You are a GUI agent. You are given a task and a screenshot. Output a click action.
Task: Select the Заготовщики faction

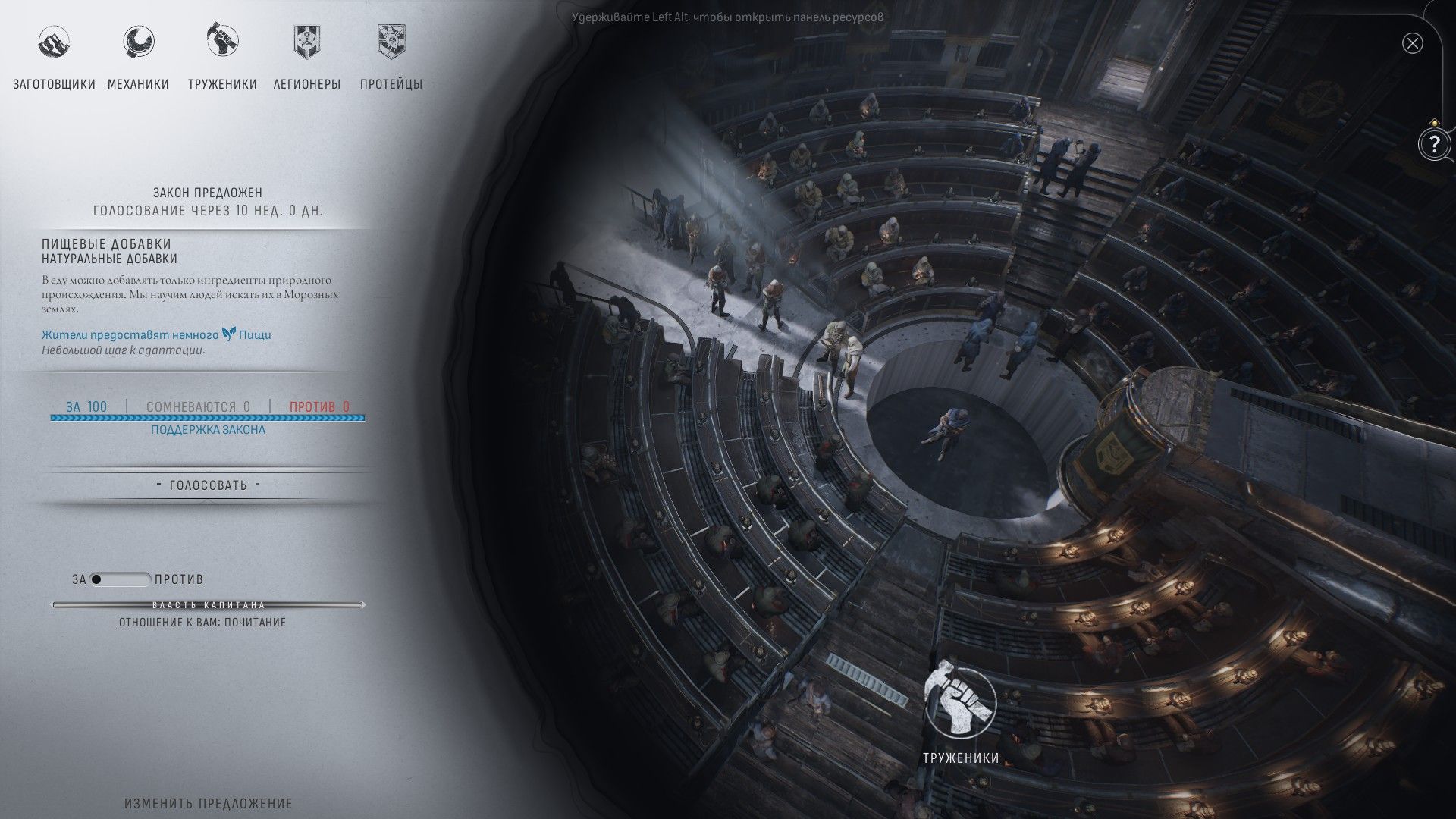click(x=54, y=57)
